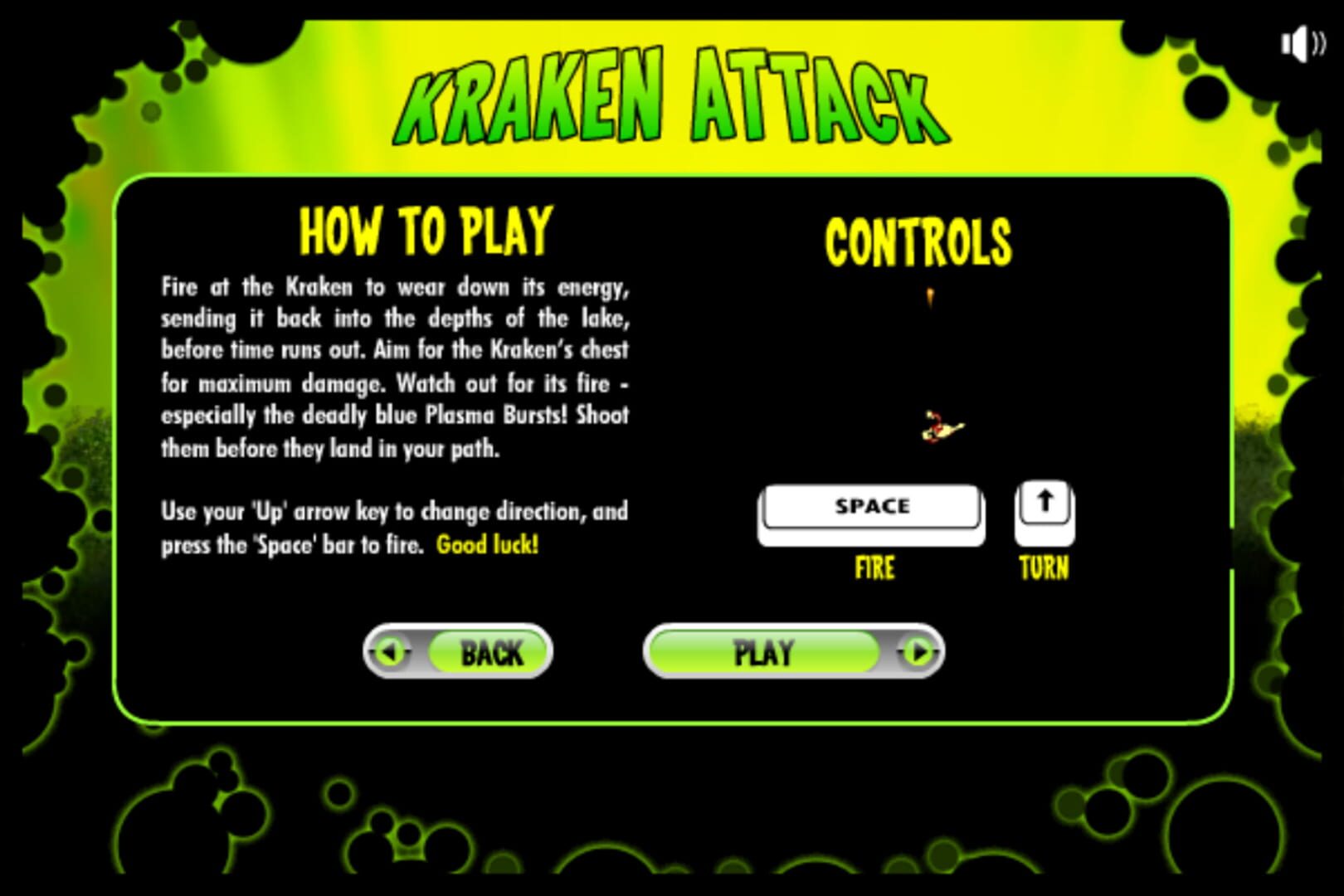Click the yellow Good luck! text
Viewport: 1344px width, 896px height.
[486, 545]
